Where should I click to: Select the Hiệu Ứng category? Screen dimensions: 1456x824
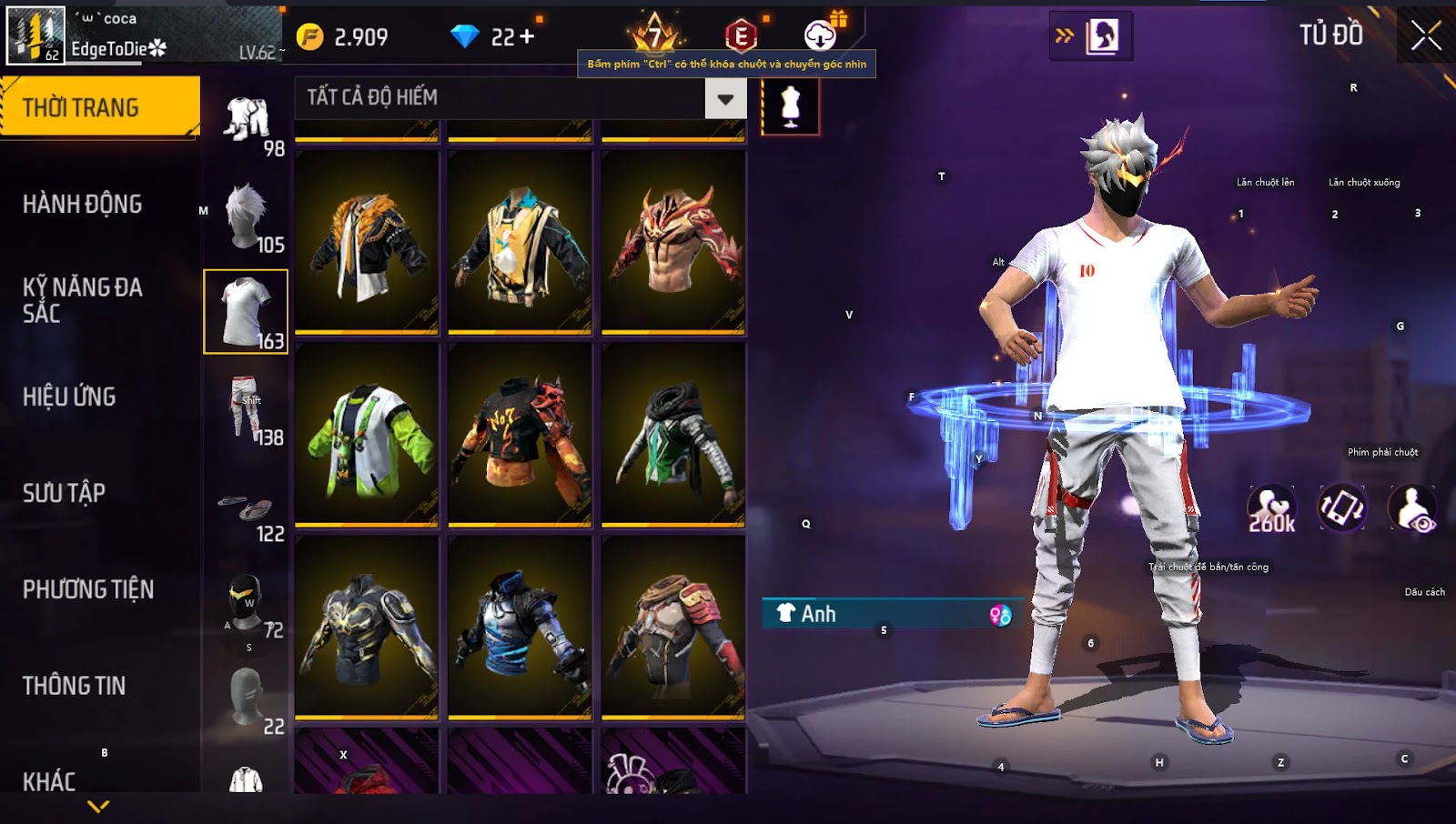(69, 397)
